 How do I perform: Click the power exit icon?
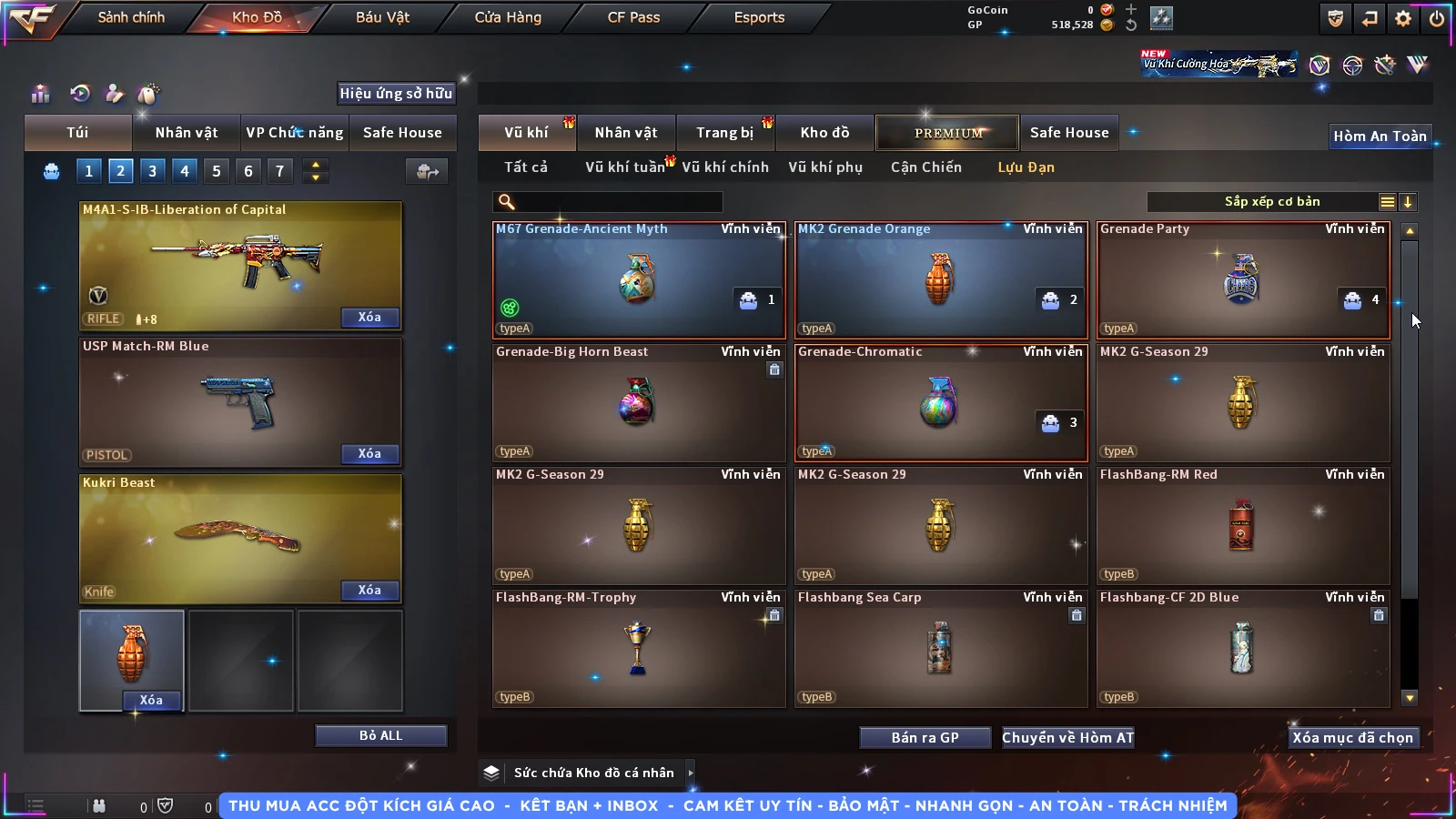(x=1437, y=18)
